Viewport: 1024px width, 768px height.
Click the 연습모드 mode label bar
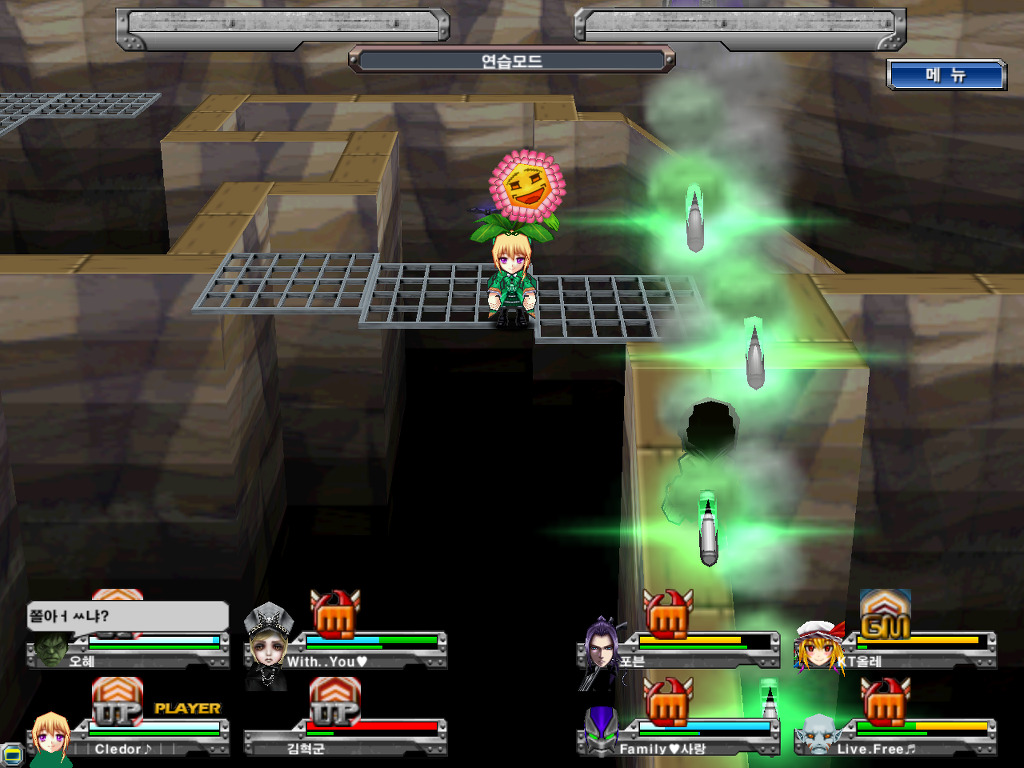[511, 60]
